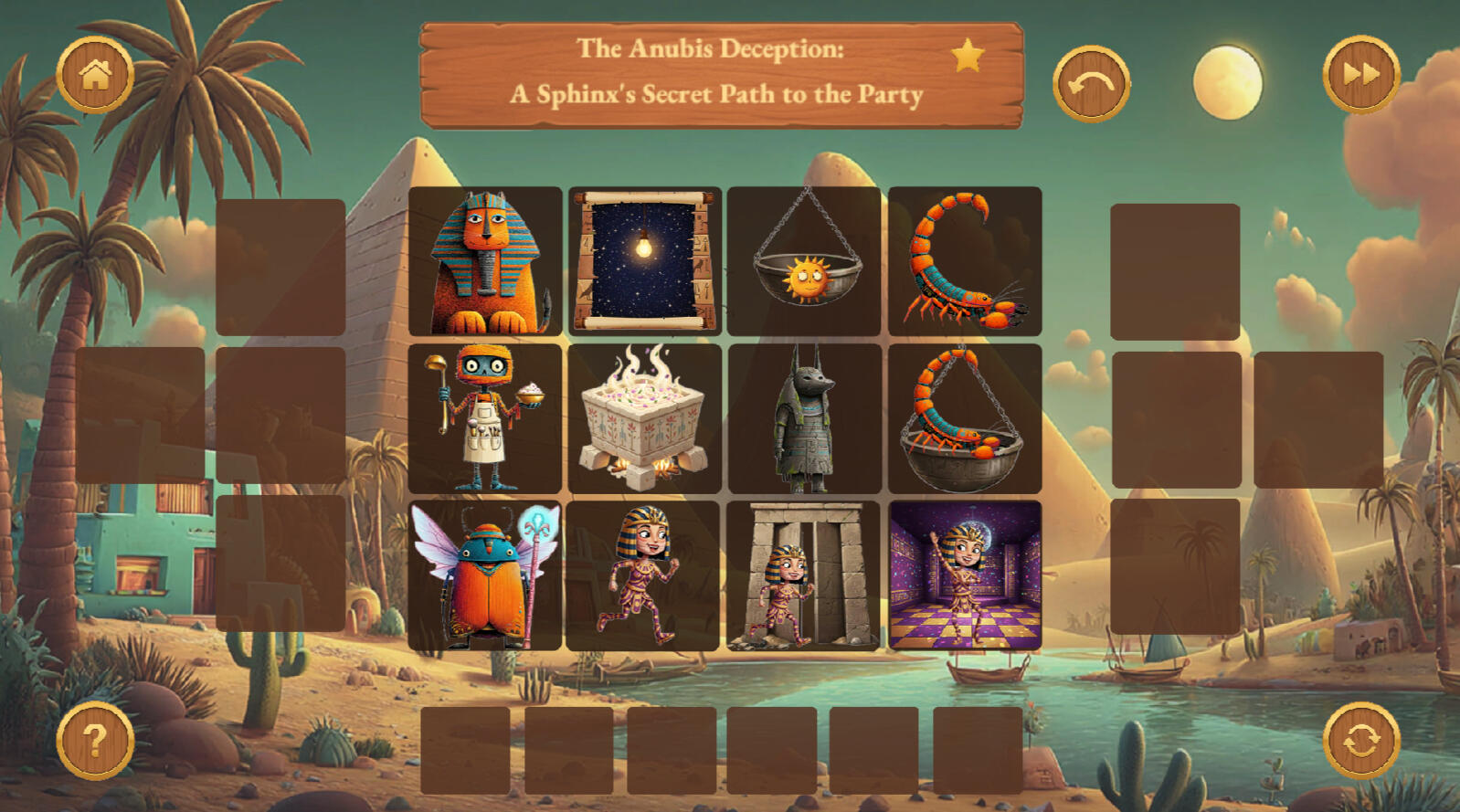Viewport: 1460px width, 812px height.
Task: Pick the mummy chef tile
Action: point(485,418)
